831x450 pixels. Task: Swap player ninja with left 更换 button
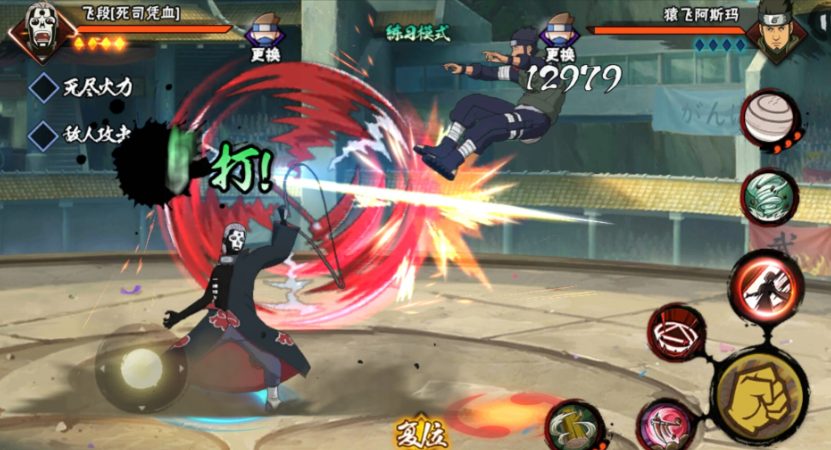[264, 37]
